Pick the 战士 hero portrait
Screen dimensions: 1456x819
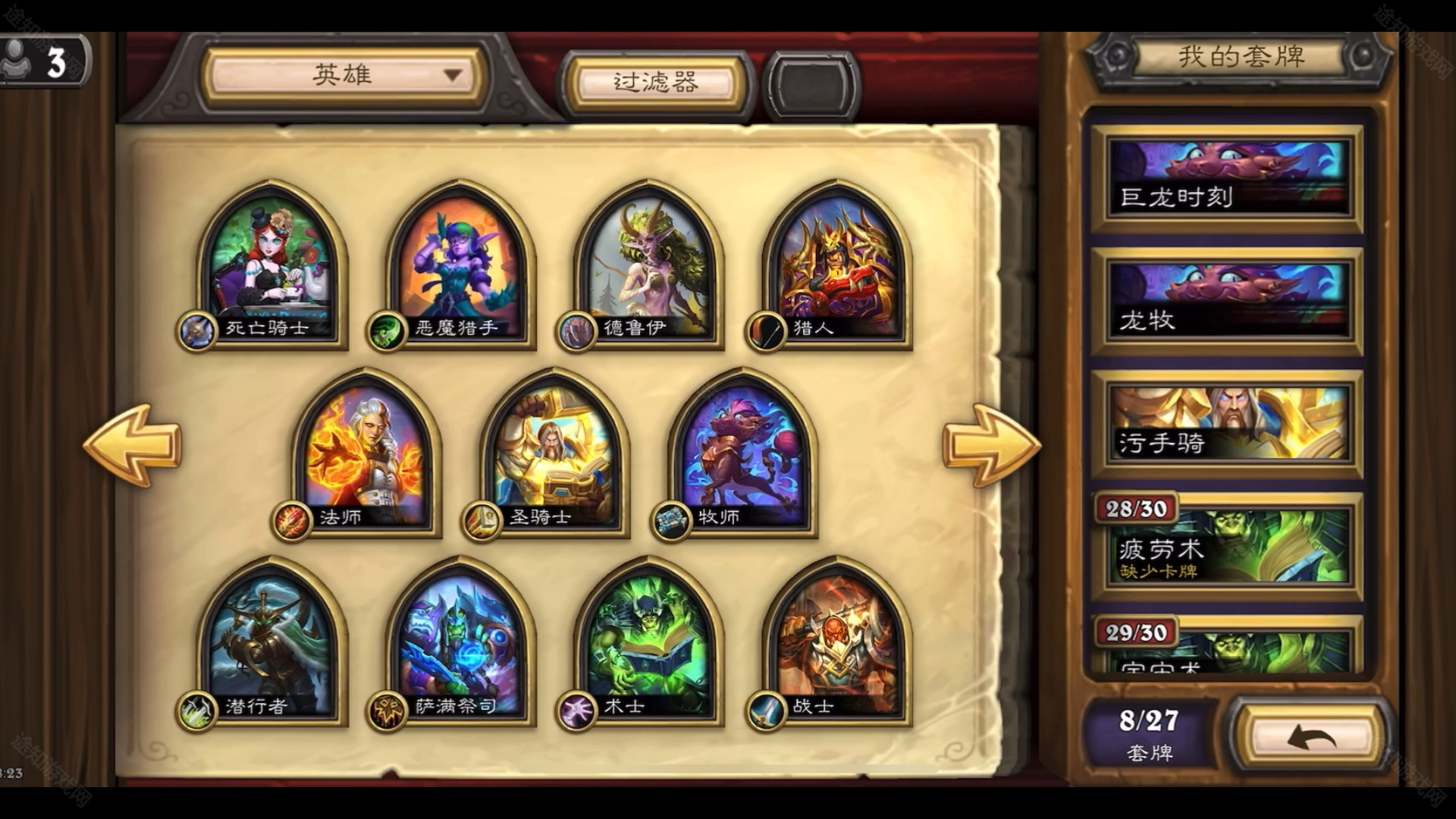[836, 641]
